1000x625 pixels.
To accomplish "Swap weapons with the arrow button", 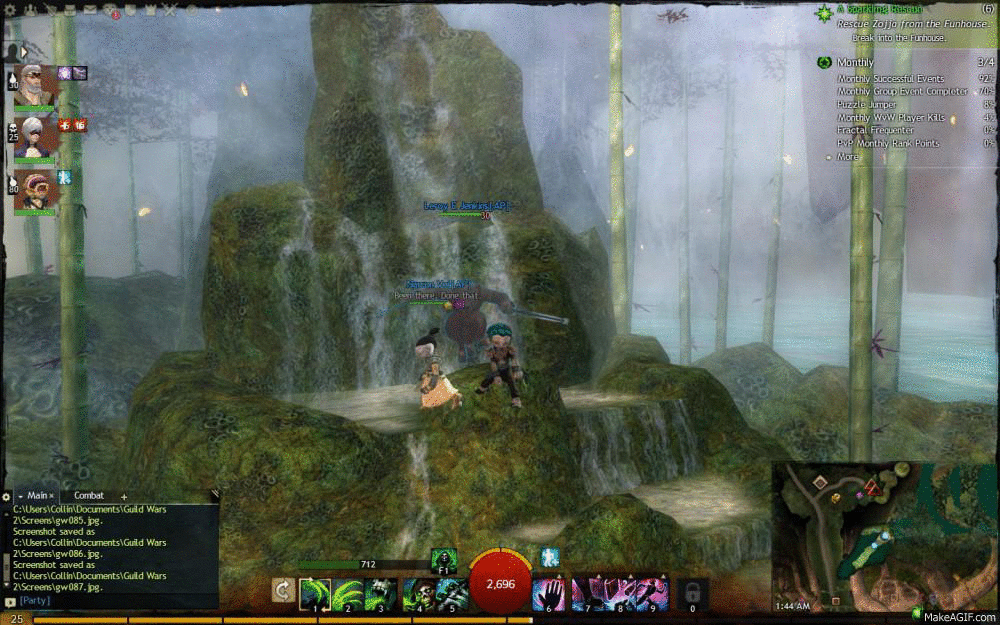I will (x=283, y=592).
